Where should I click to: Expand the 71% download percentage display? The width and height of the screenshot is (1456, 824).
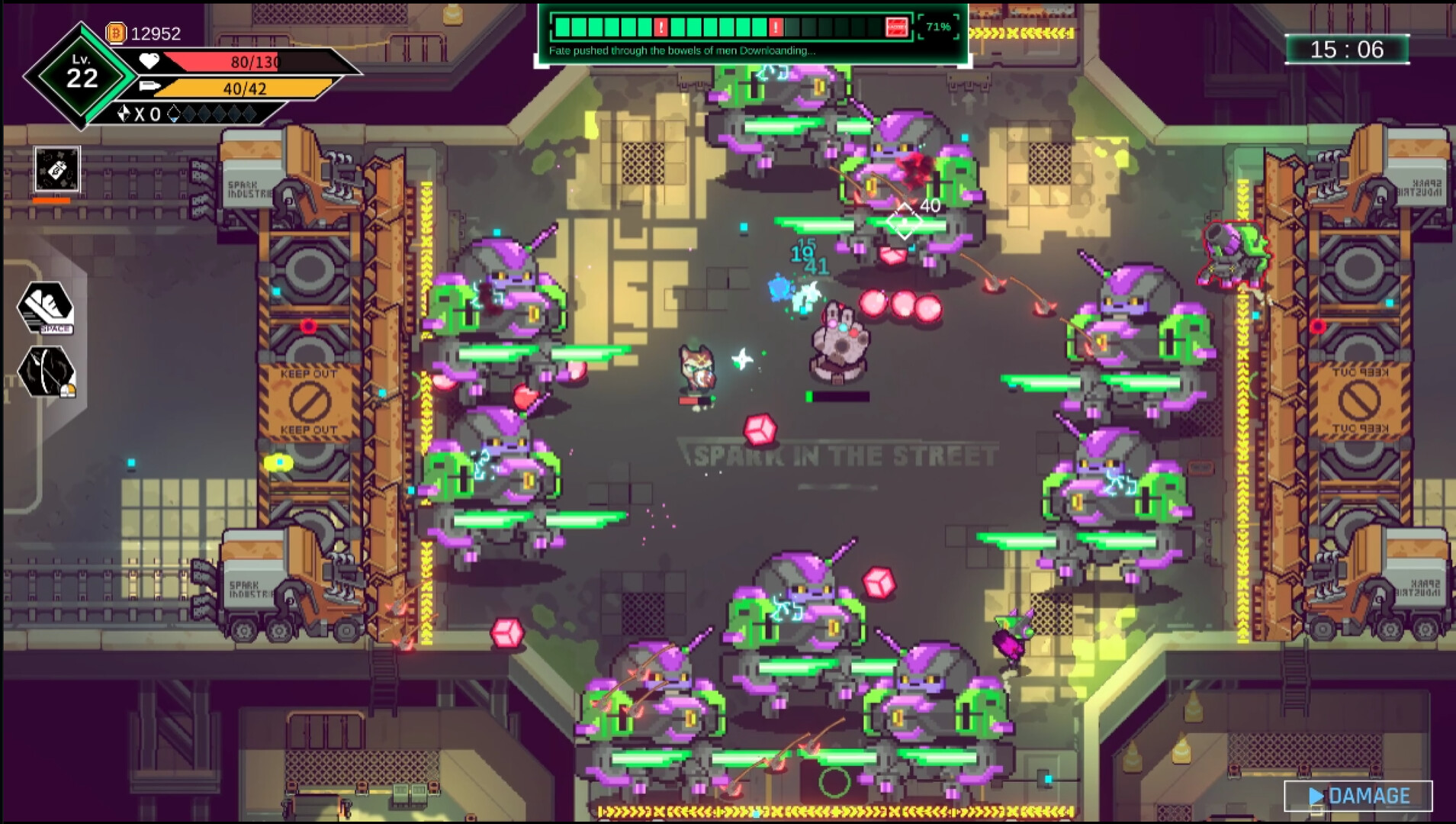[x=938, y=27]
